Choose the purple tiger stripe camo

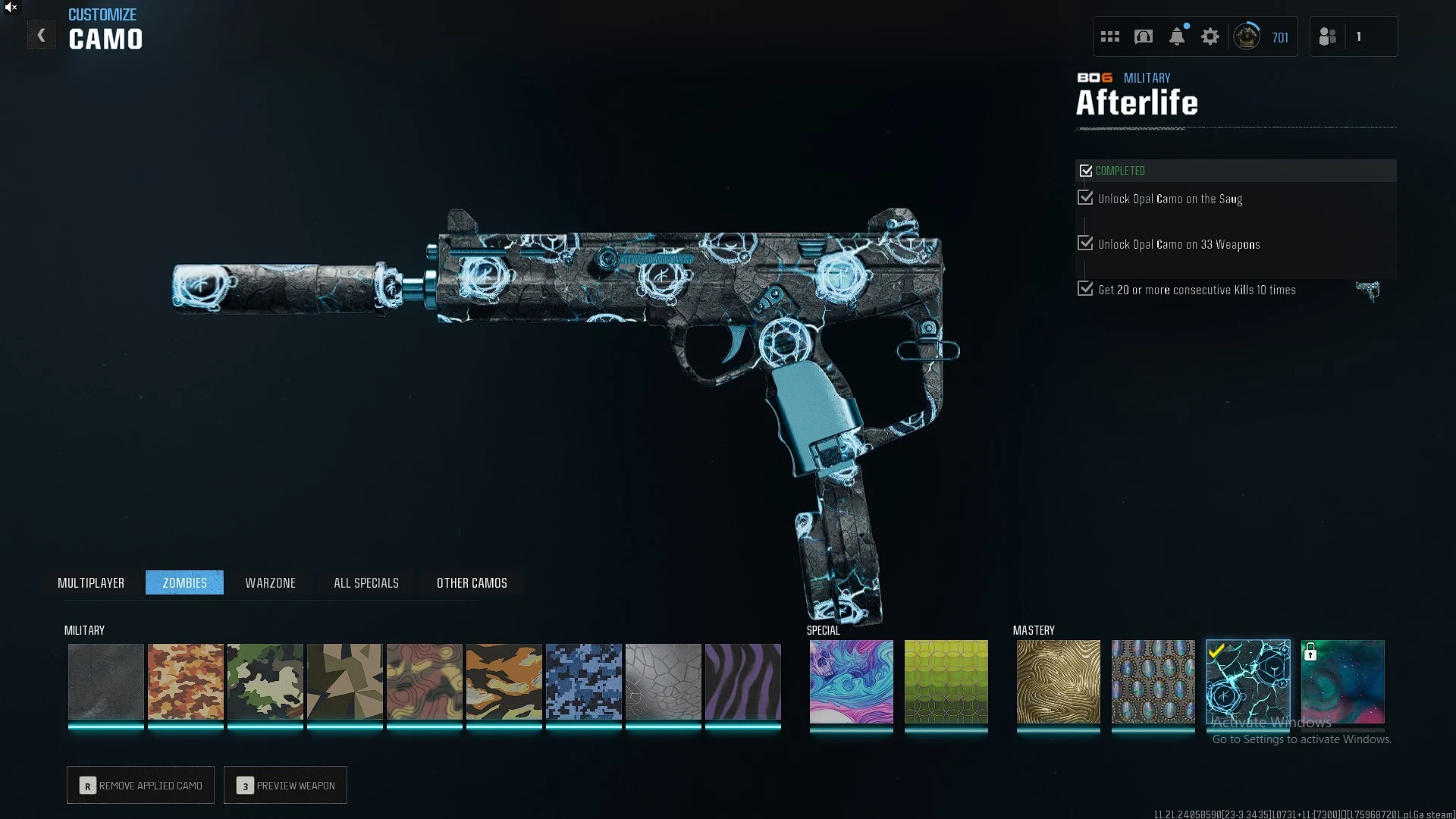pyautogui.click(x=743, y=681)
